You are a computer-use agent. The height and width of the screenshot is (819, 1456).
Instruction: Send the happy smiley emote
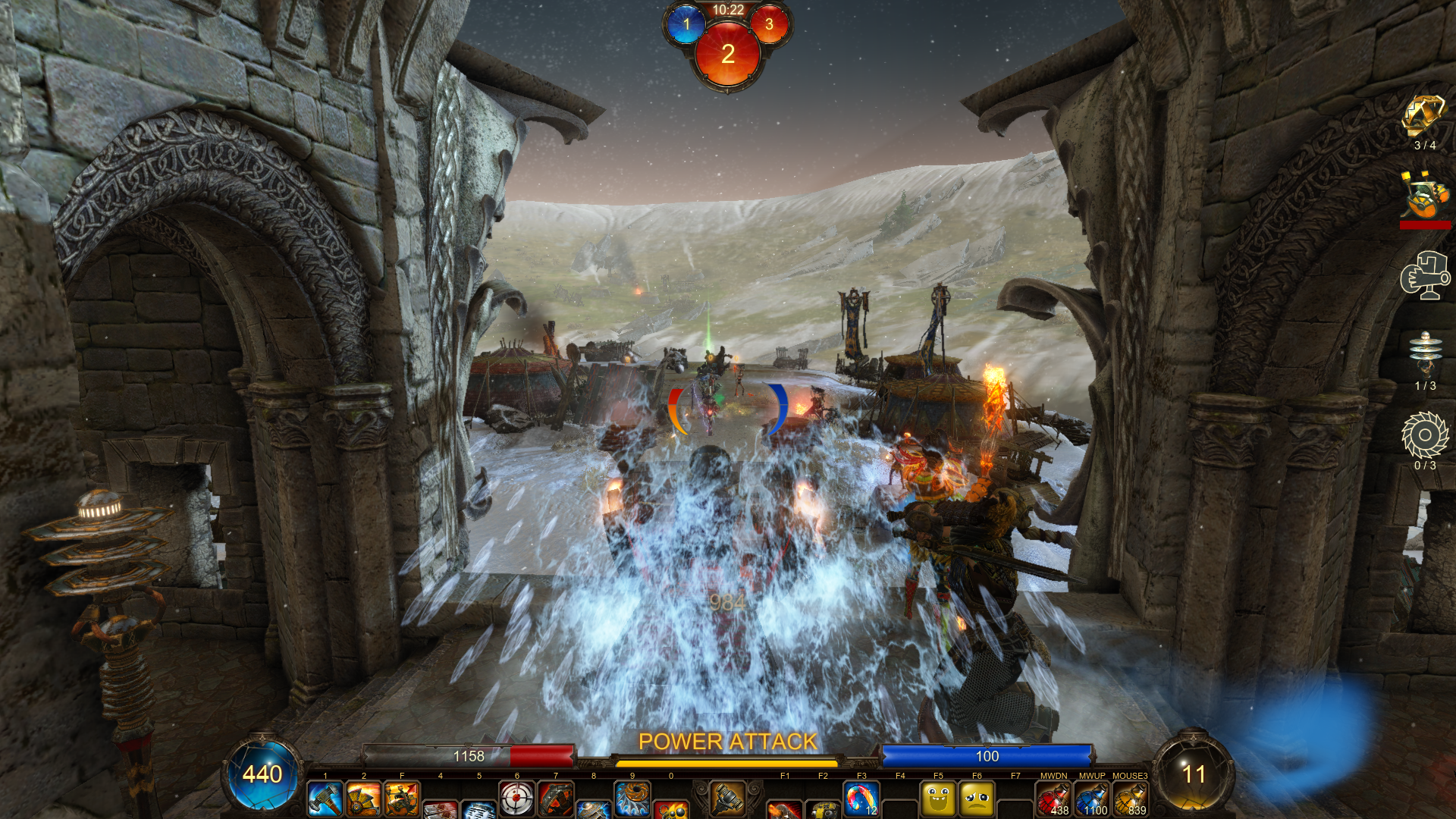click(x=938, y=799)
